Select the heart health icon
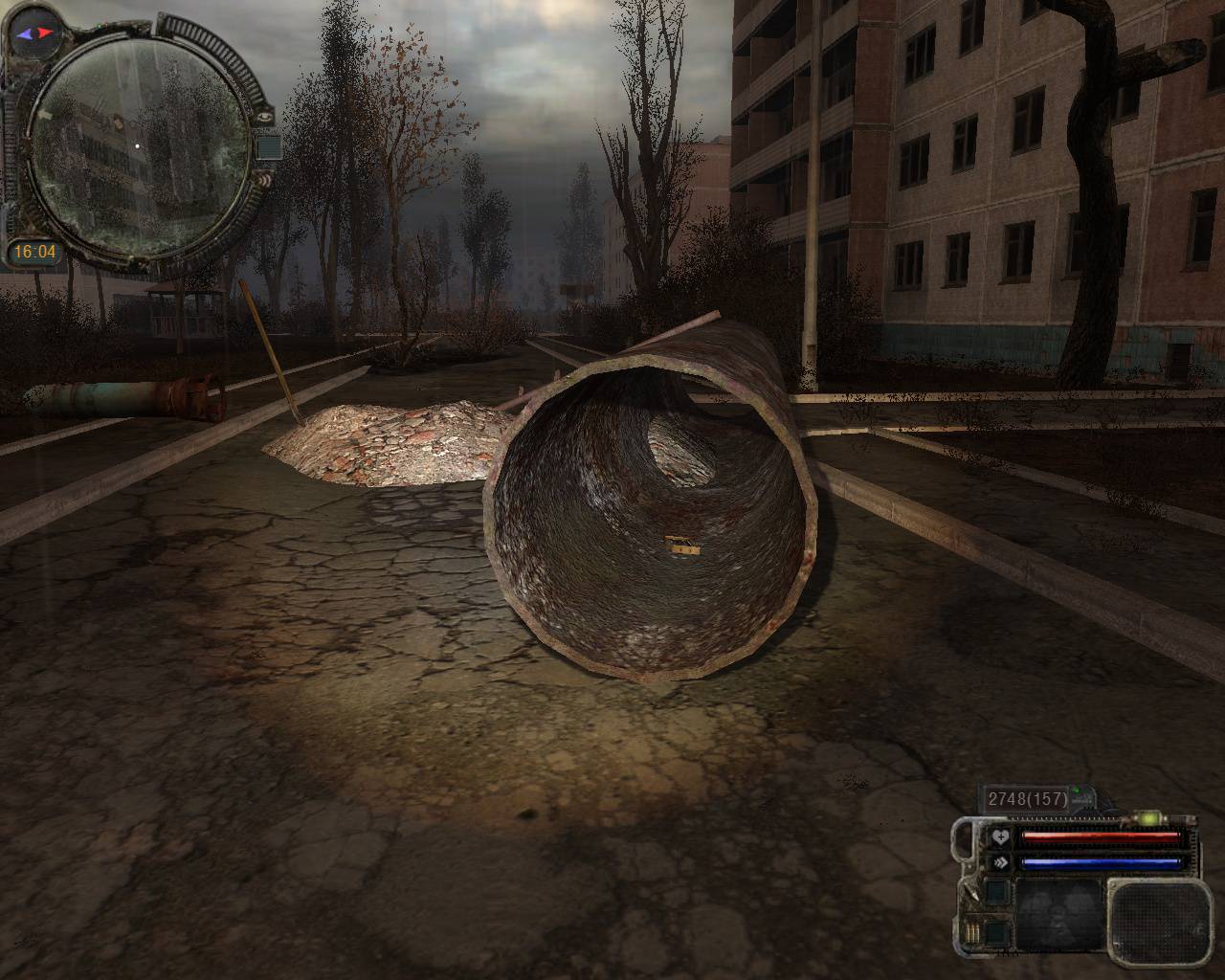Image resolution: width=1225 pixels, height=980 pixels. point(1001,837)
